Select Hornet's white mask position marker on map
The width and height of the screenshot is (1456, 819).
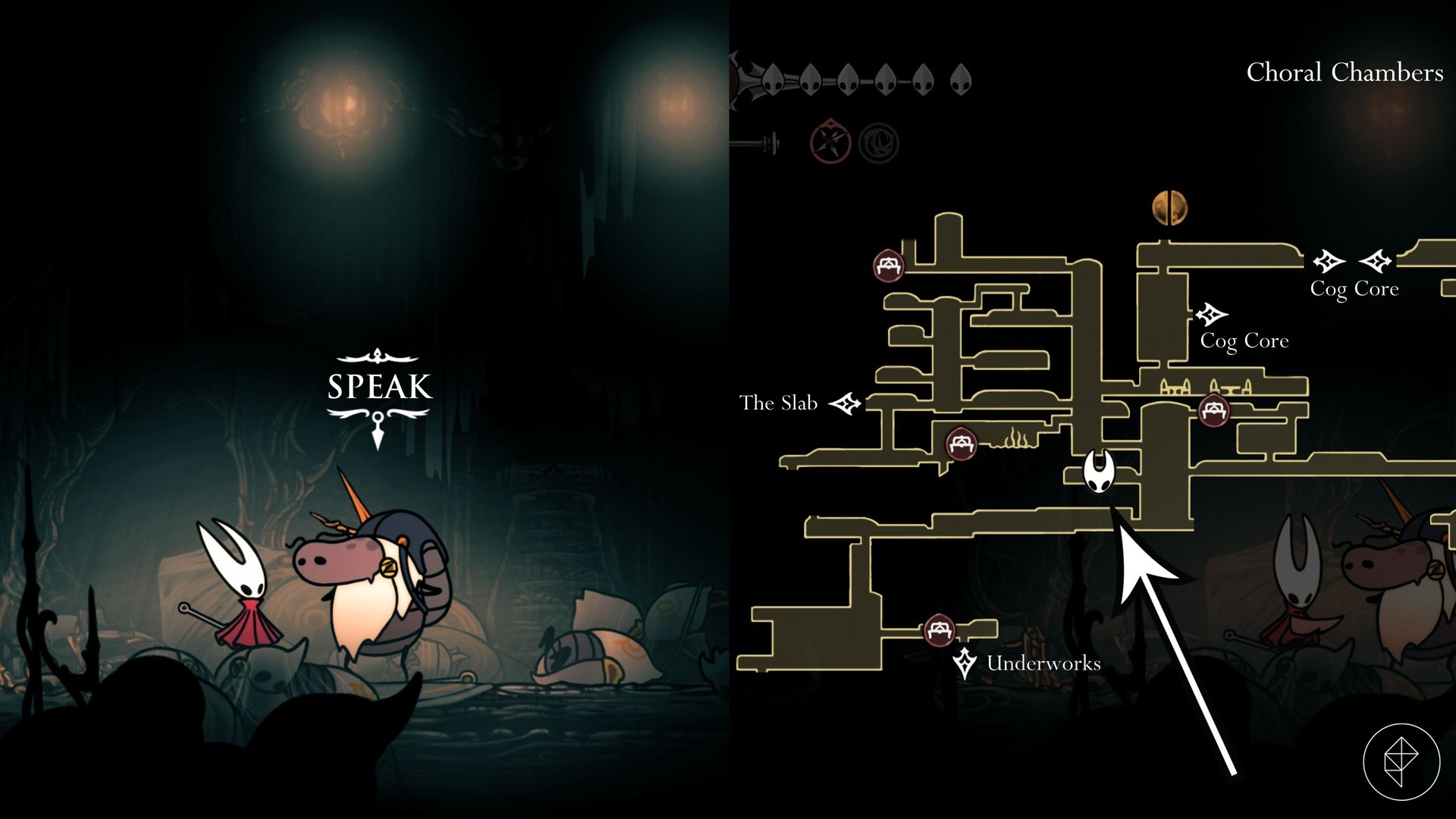click(x=1098, y=471)
